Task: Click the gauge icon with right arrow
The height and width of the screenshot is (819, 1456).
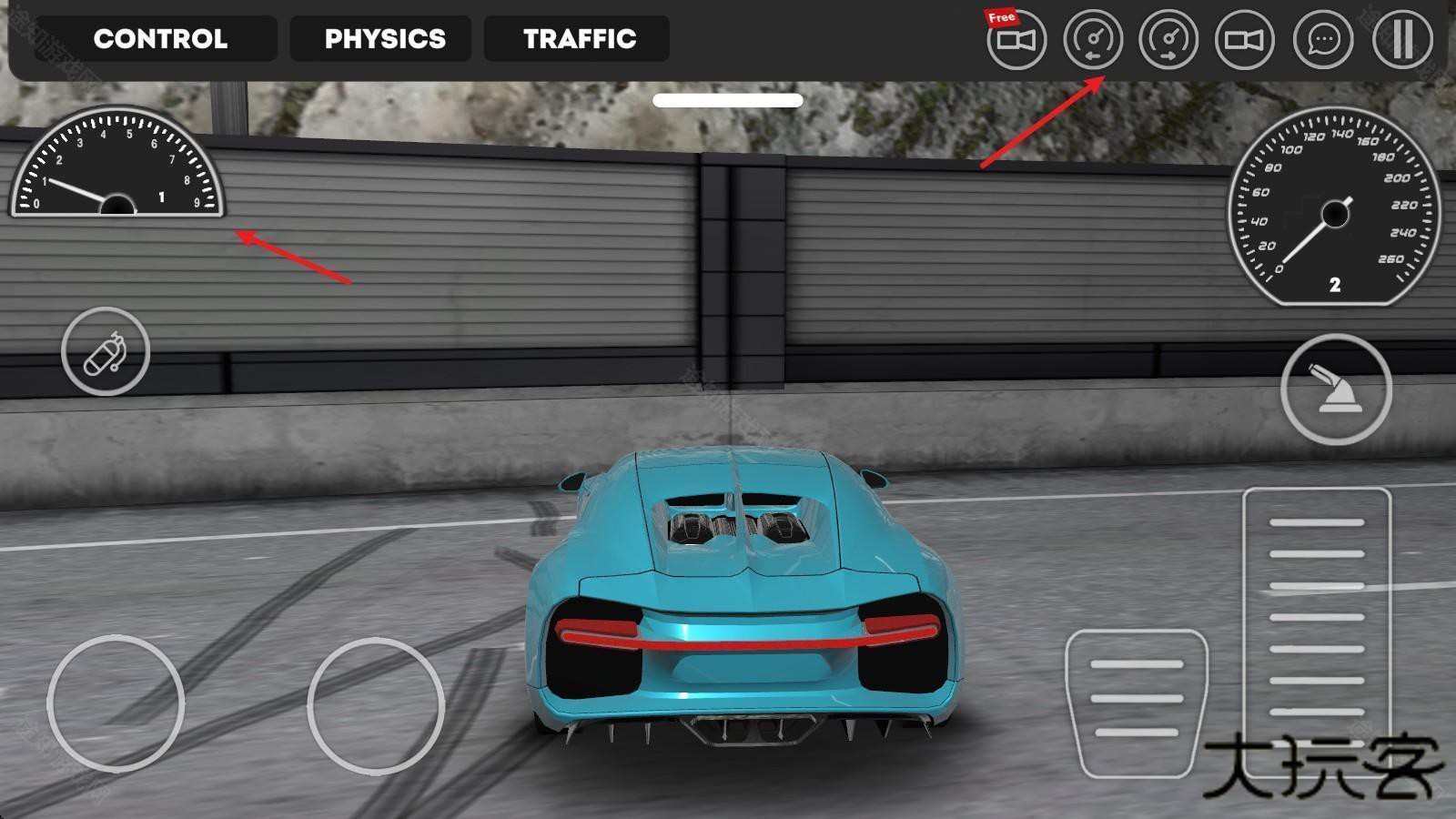Action: (1168, 40)
